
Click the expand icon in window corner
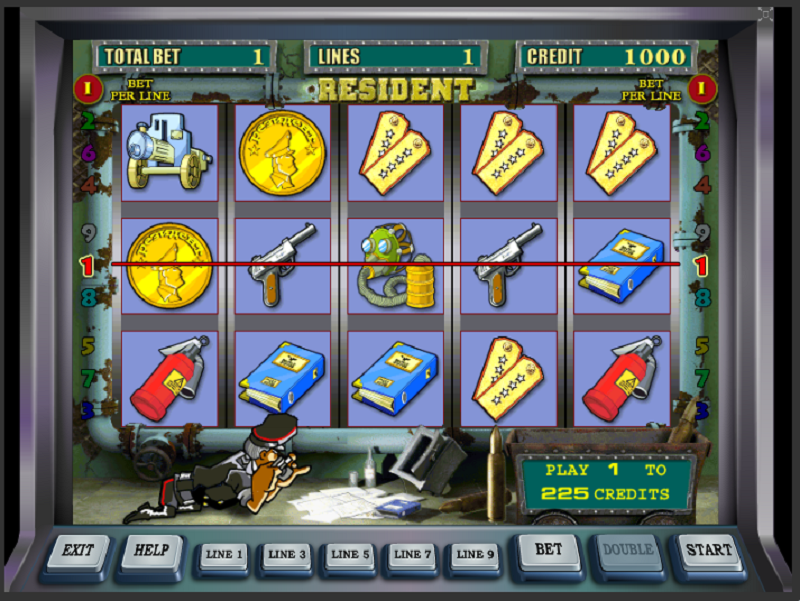click(765, 15)
